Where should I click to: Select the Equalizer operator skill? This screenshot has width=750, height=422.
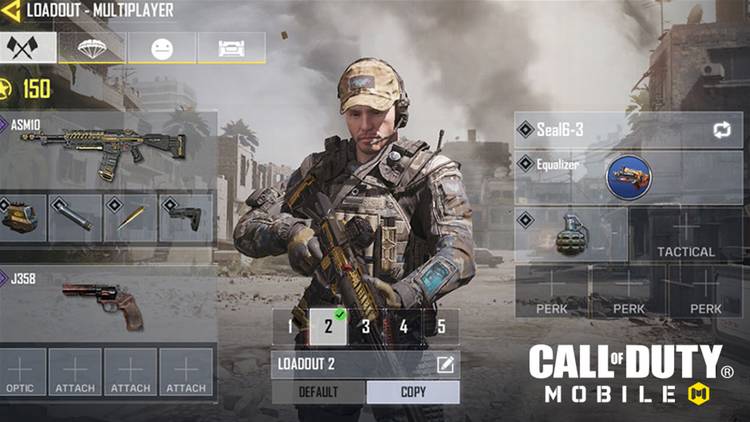(x=628, y=177)
